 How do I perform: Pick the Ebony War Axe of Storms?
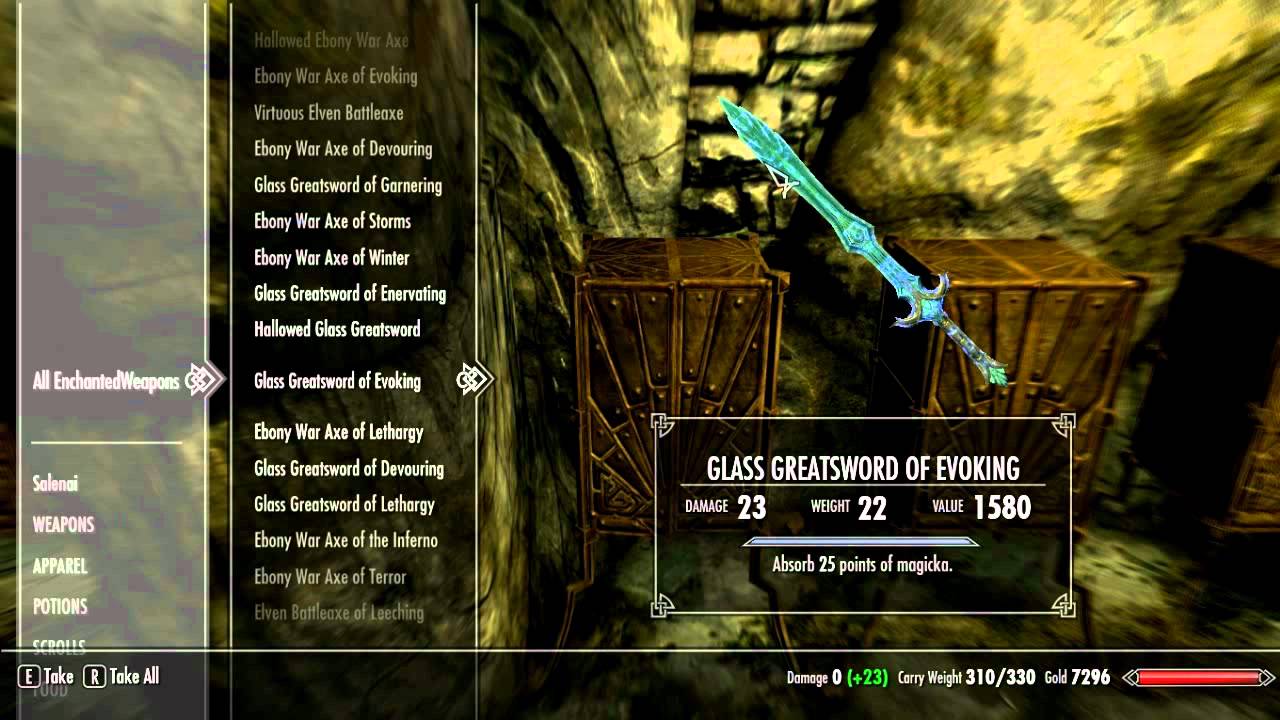point(332,221)
